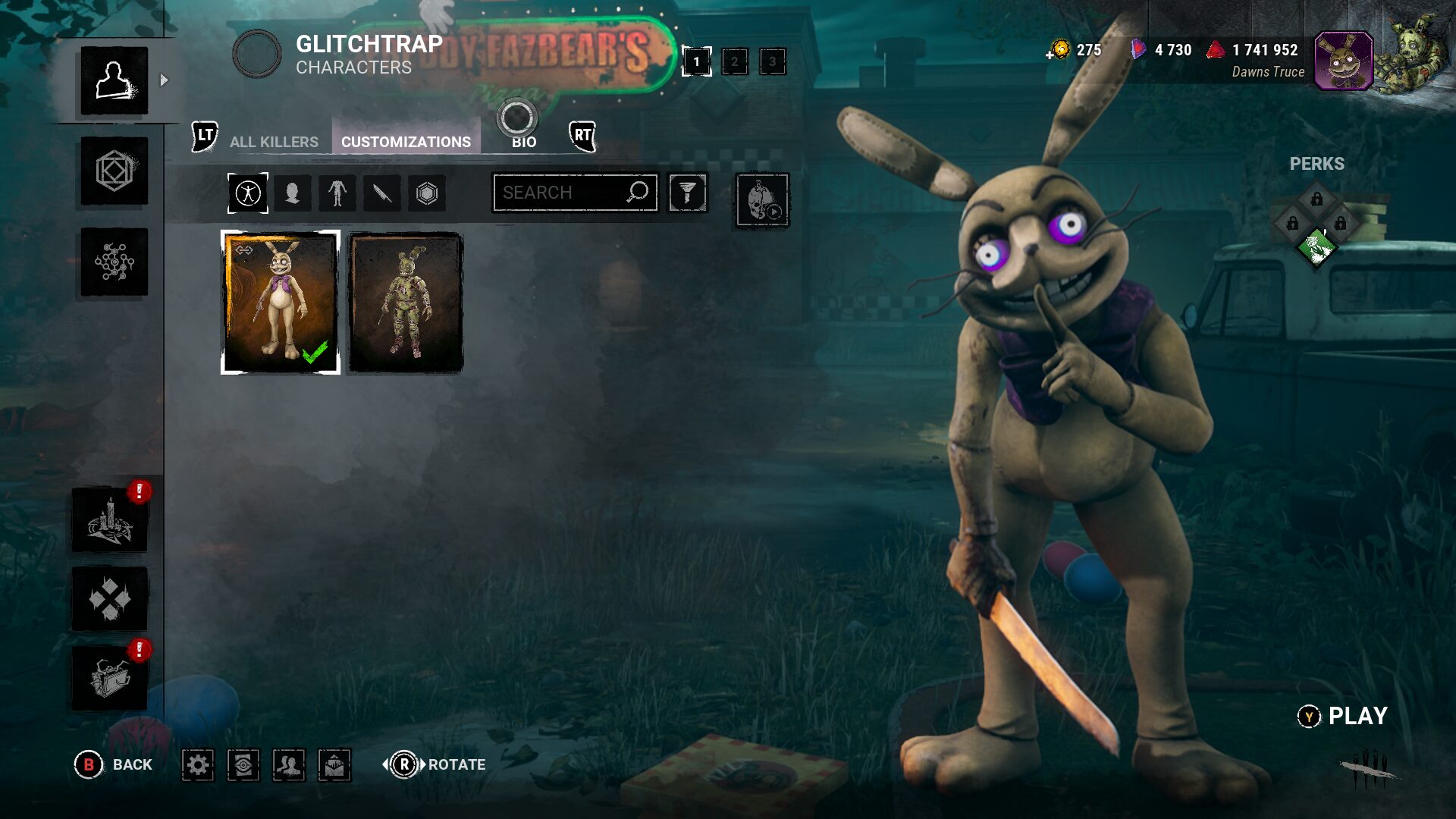Open the mori preview skull button
This screenshot has width=1456, height=819.
click(x=762, y=201)
